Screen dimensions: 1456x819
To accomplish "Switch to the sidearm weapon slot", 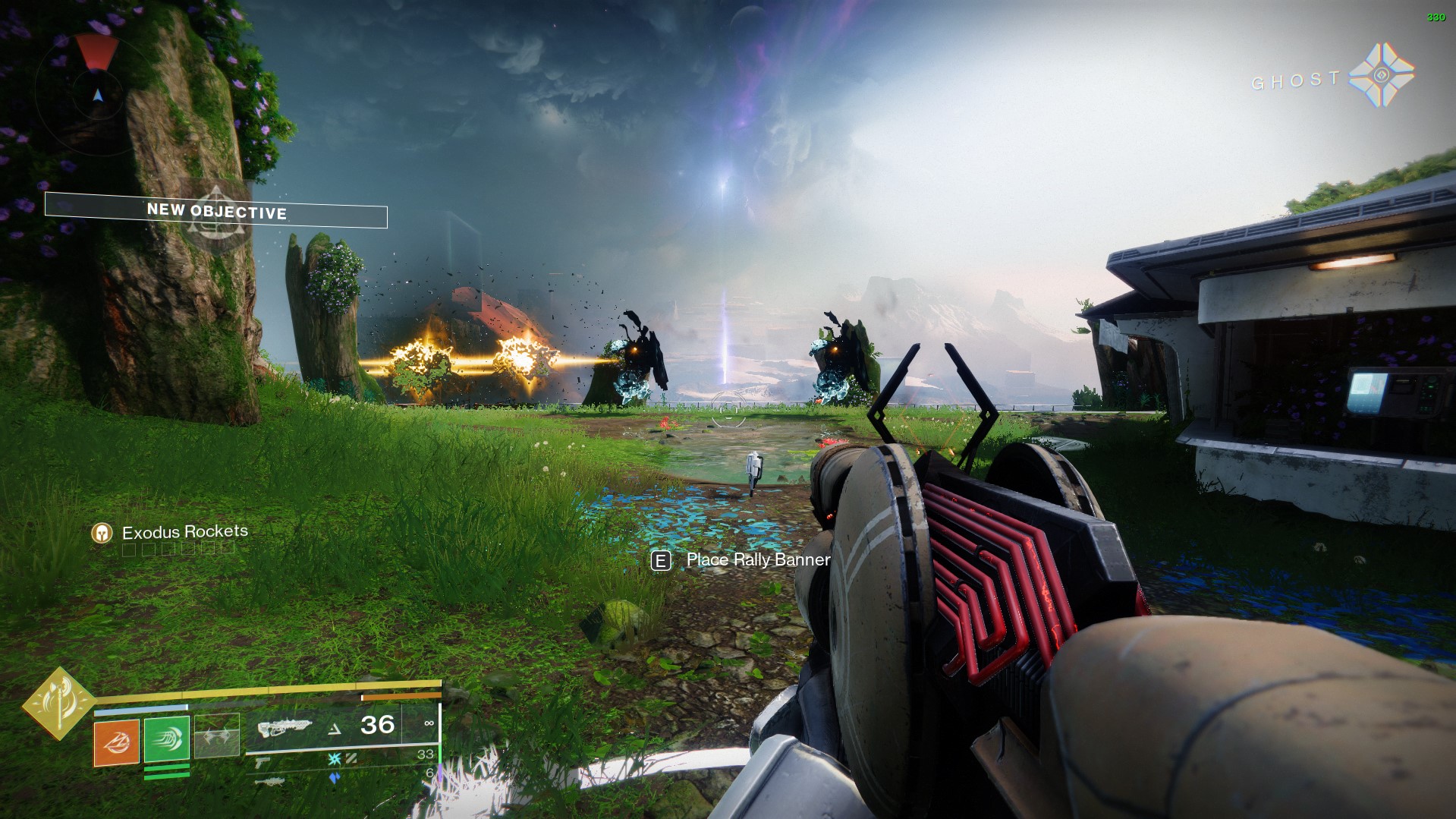I will coord(263,761).
